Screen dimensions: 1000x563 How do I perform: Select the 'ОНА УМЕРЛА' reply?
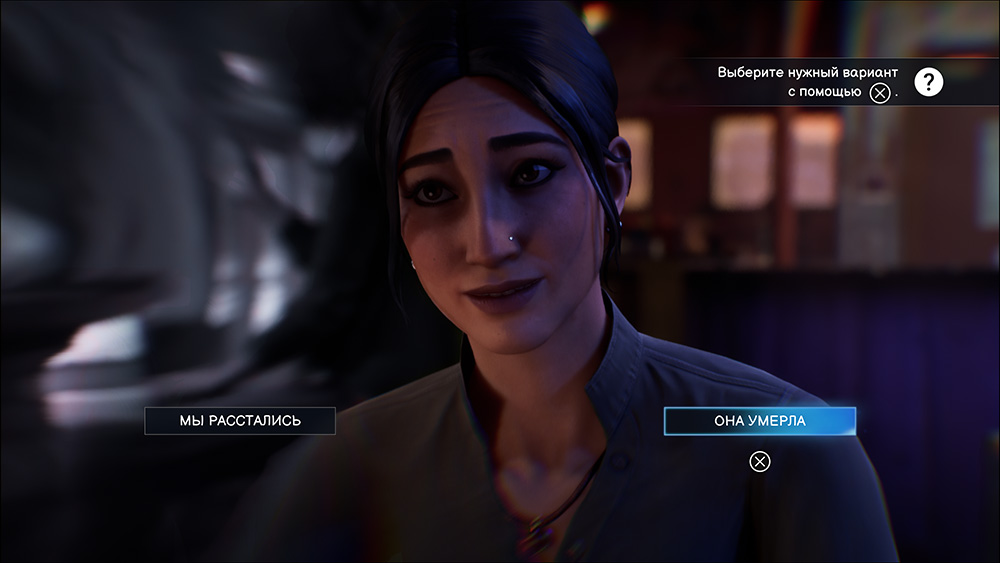[x=760, y=421]
